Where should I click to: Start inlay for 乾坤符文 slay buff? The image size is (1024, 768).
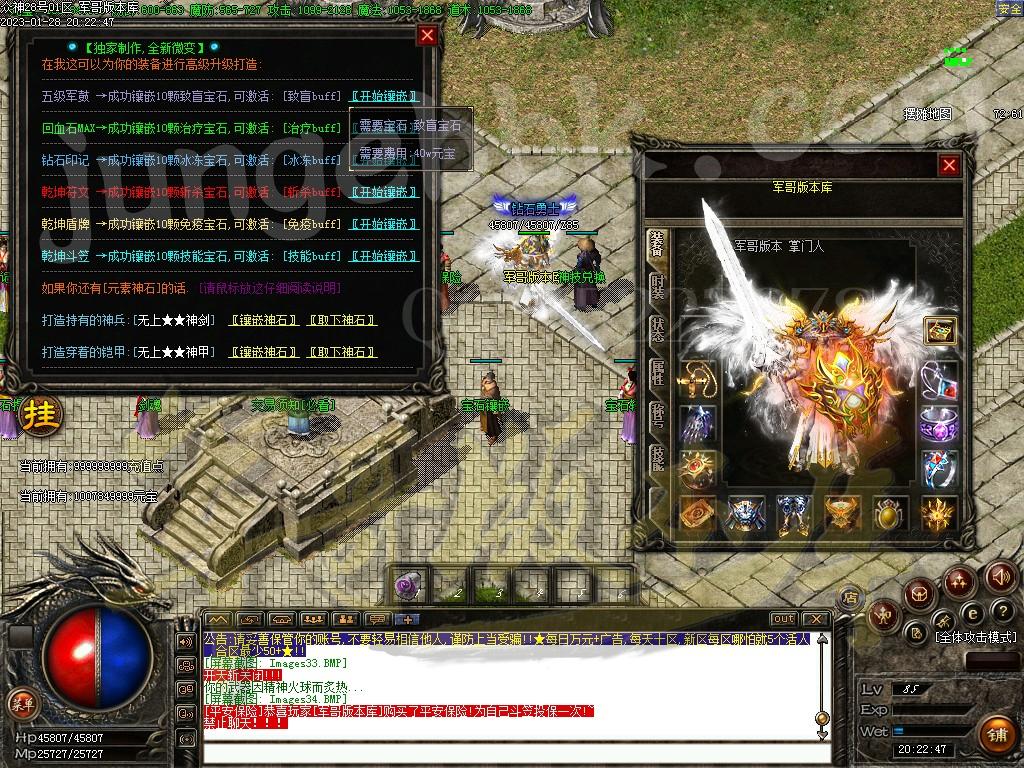pyautogui.click(x=383, y=192)
